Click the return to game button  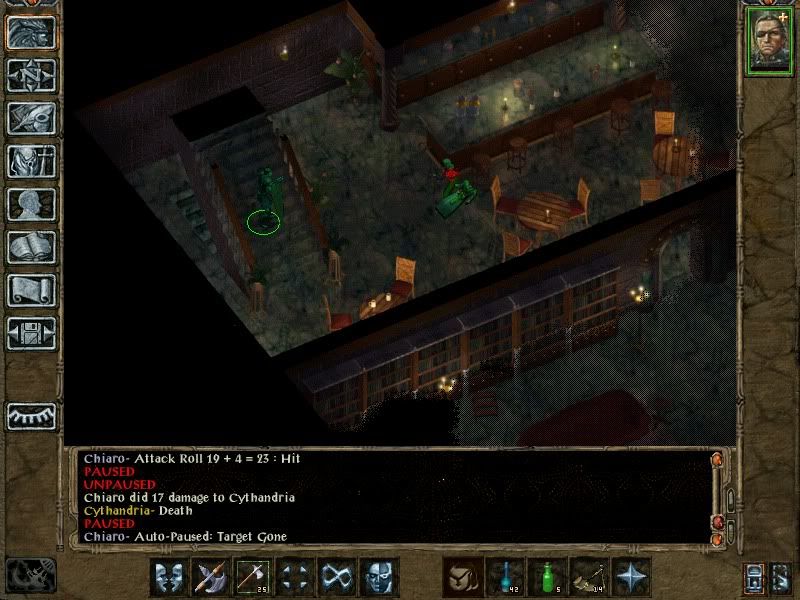point(31,32)
